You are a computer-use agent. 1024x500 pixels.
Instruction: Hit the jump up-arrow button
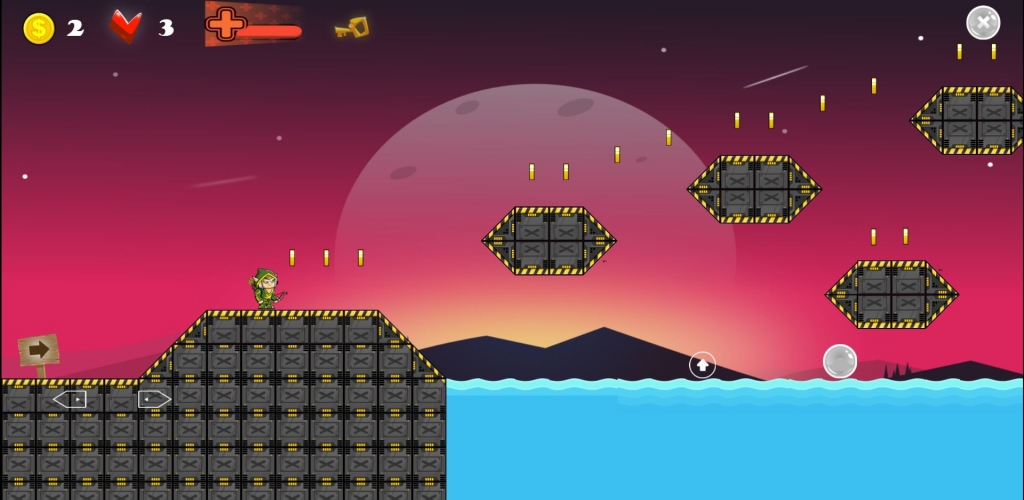[x=703, y=365]
